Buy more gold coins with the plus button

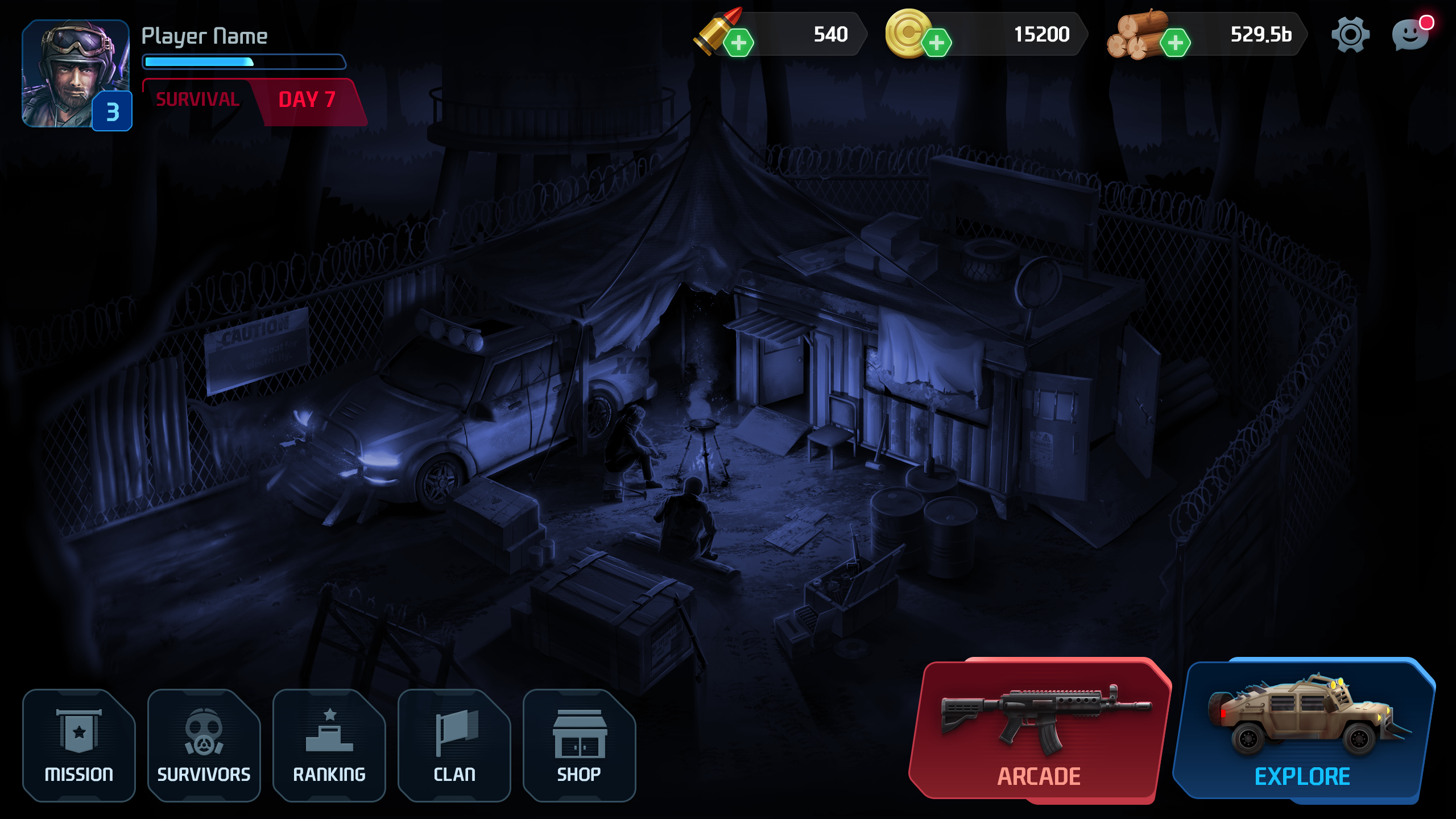pos(936,43)
